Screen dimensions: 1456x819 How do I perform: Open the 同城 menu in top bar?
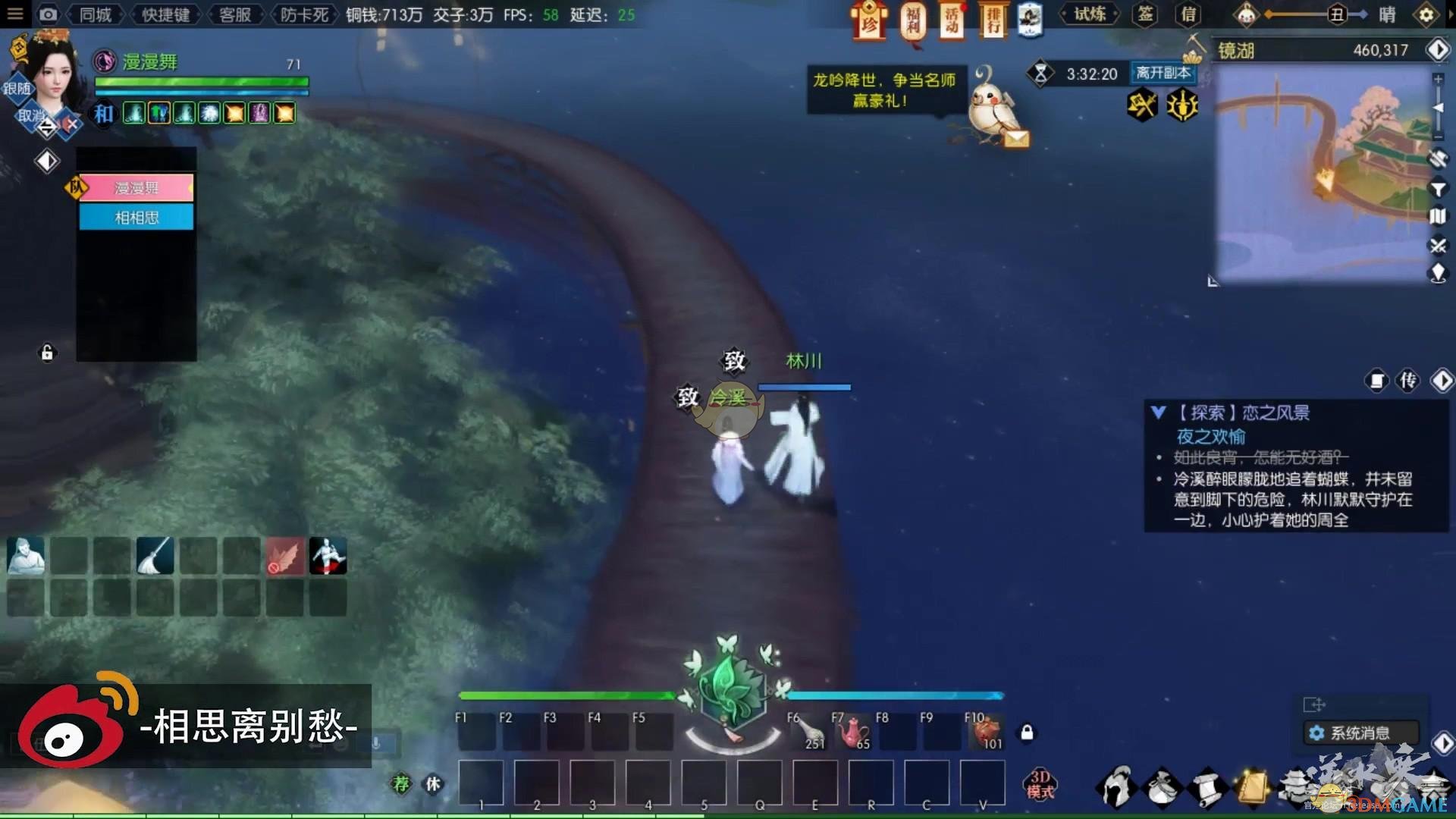pyautogui.click(x=96, y=14)
